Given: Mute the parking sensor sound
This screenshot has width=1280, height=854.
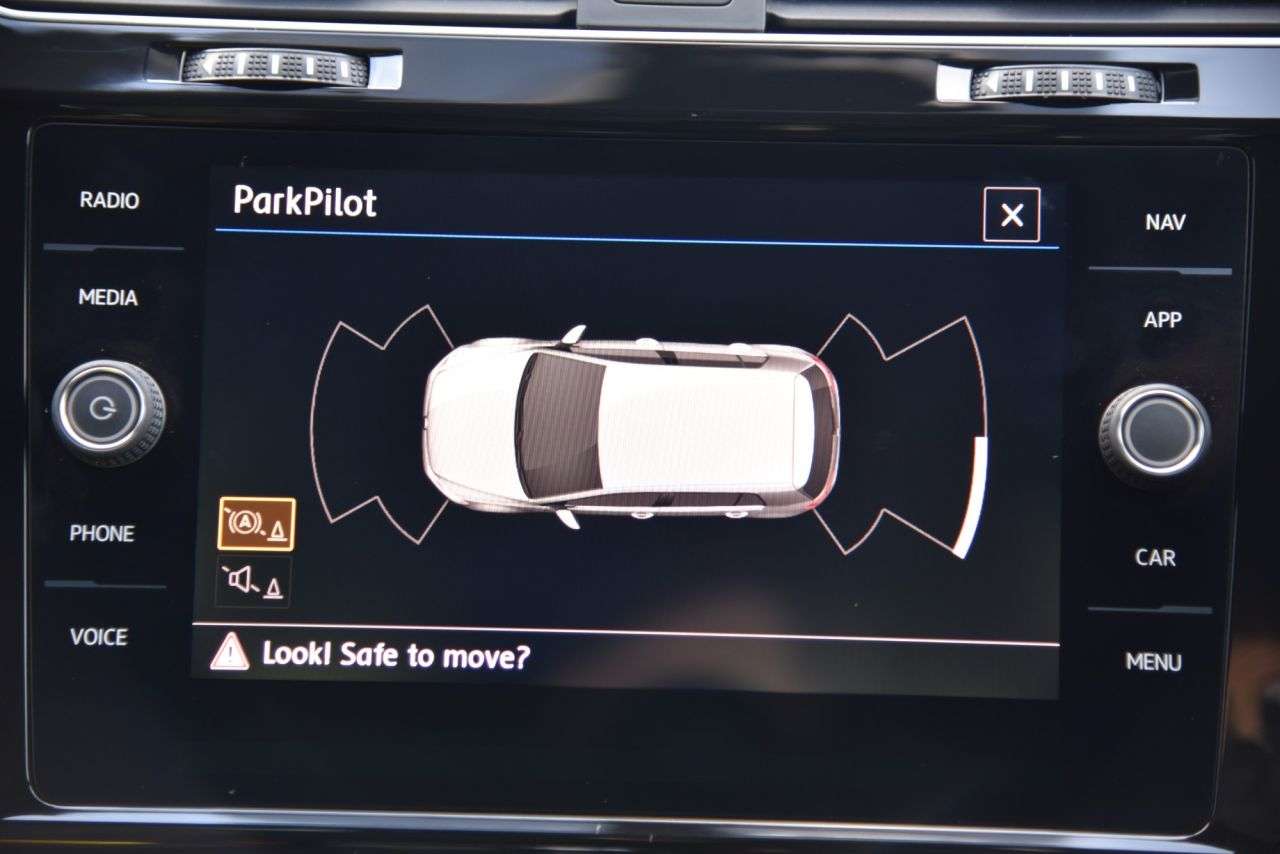Looking at the screenshot, I should (x=254, y=582).
